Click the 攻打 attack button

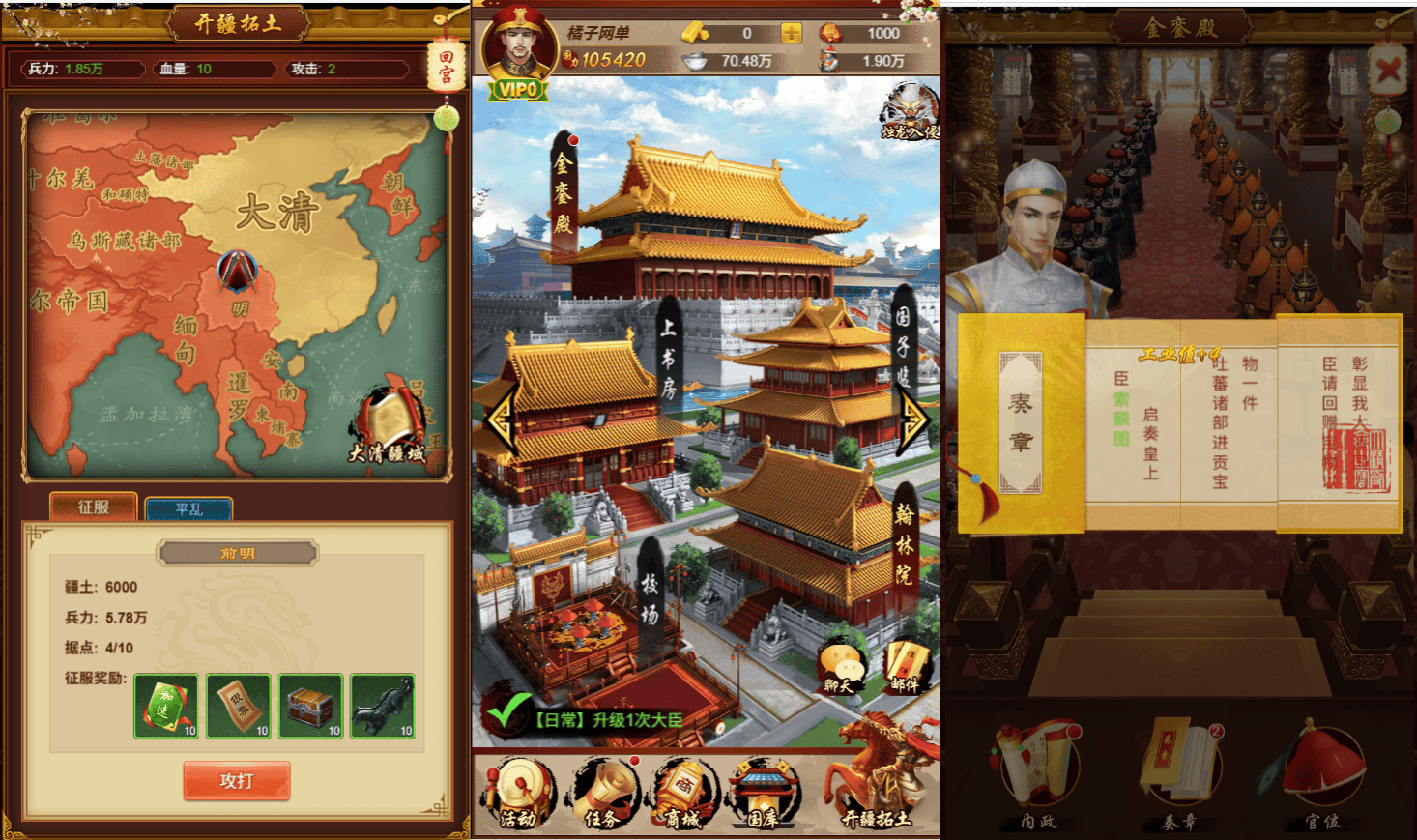(237, 780)
